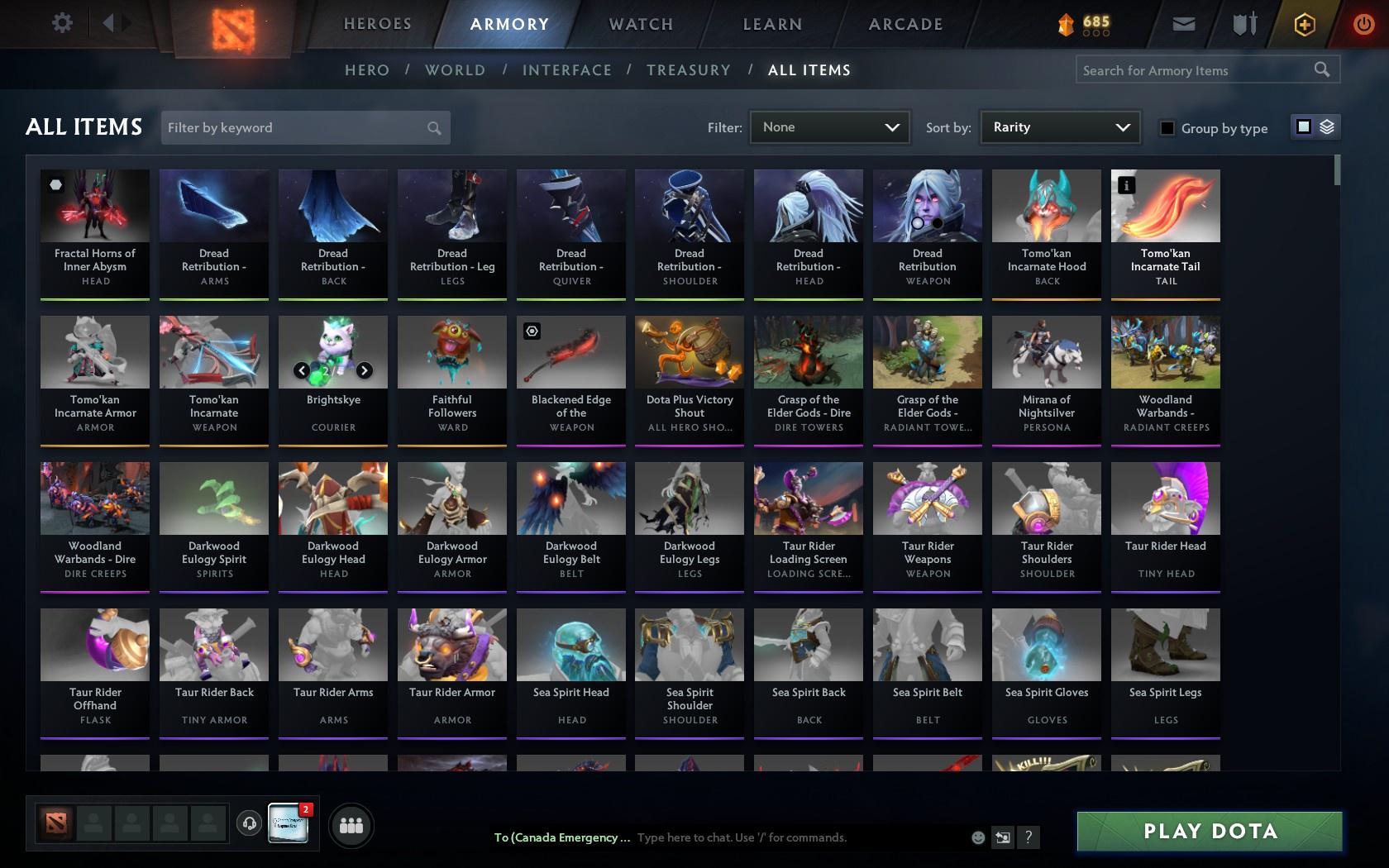Click the Armory Items search magnifier

click(x=1321, y=69)
